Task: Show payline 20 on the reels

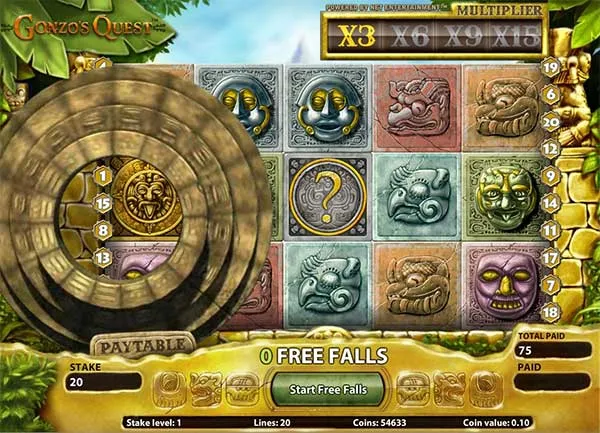Action: point(550,122)
